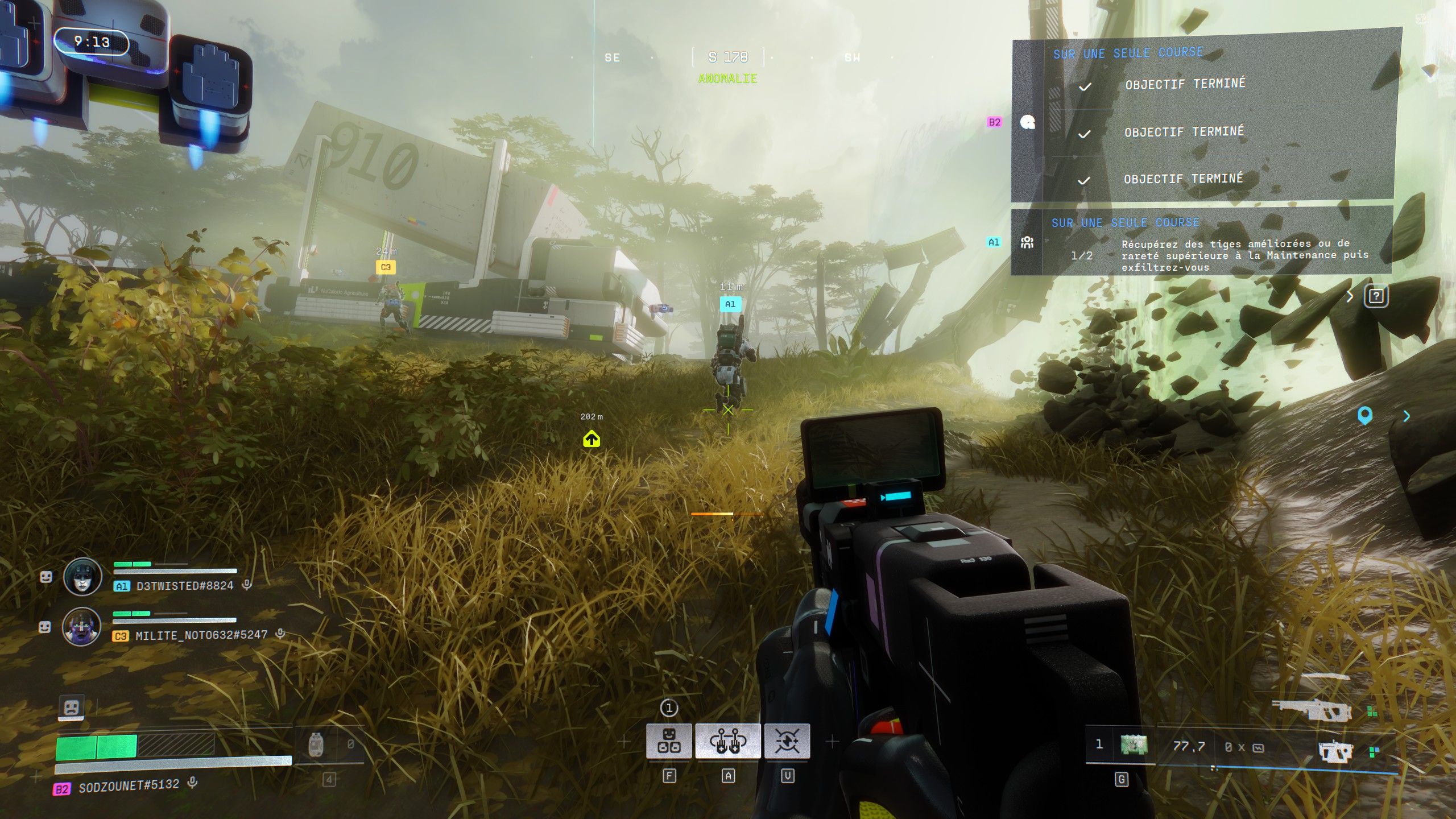This screenshot has width=1456, height=819.
Task: Click the microphone icon beside SODZOUNET#5132
Action: pos(193,783)
